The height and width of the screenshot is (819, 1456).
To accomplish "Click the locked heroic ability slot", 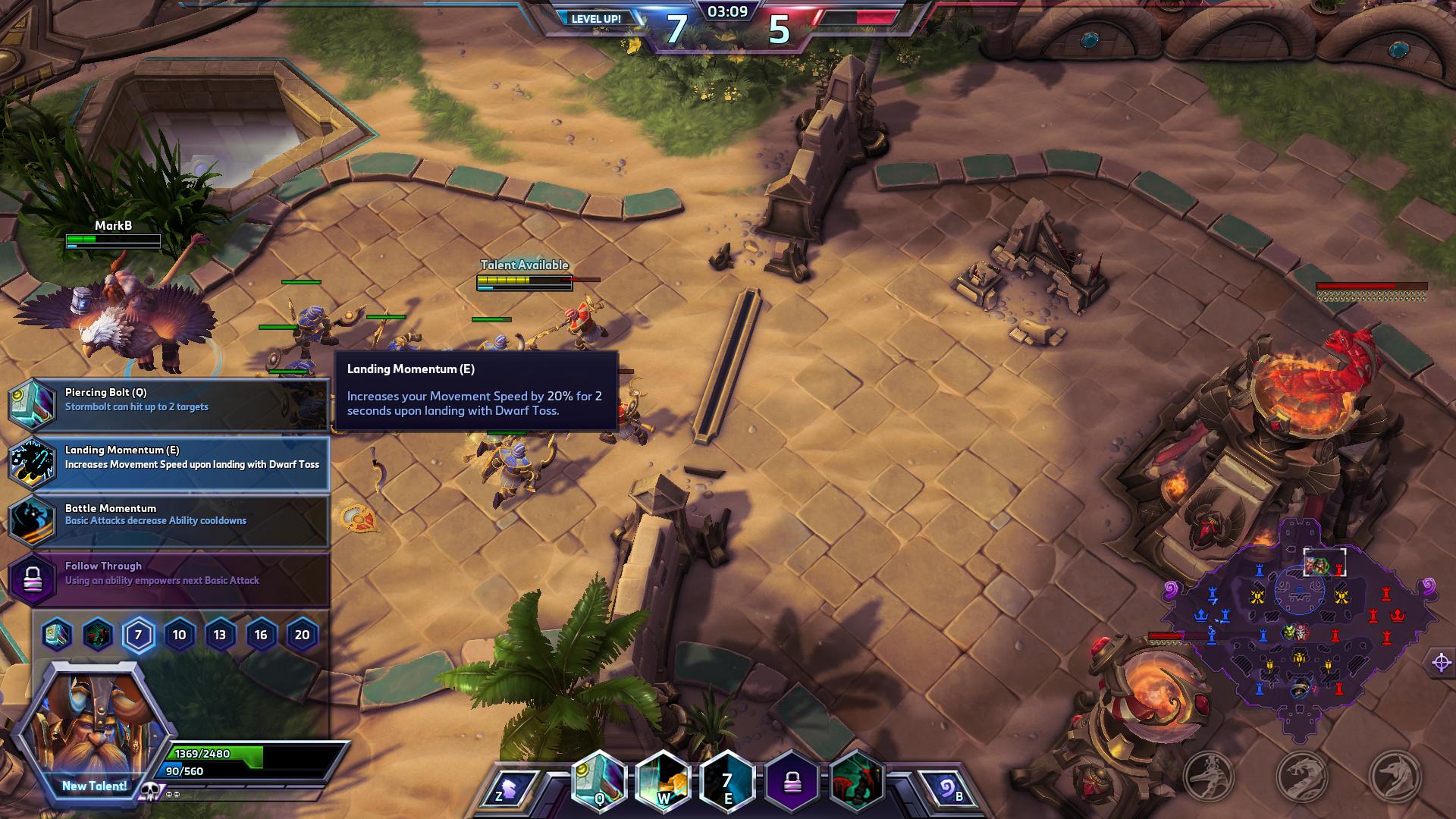I will point(792,781).
